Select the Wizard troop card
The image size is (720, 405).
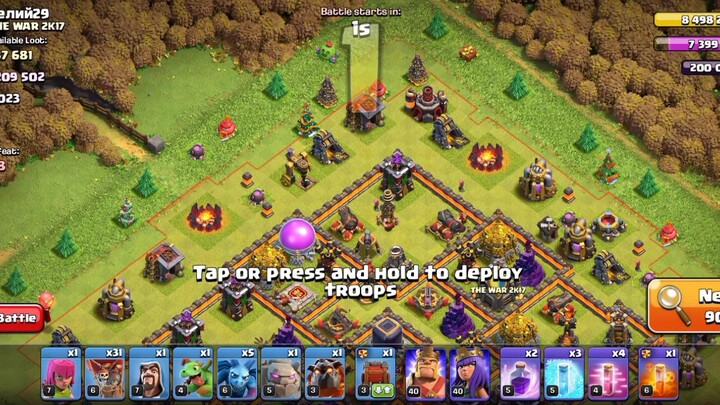pos(149,374)
